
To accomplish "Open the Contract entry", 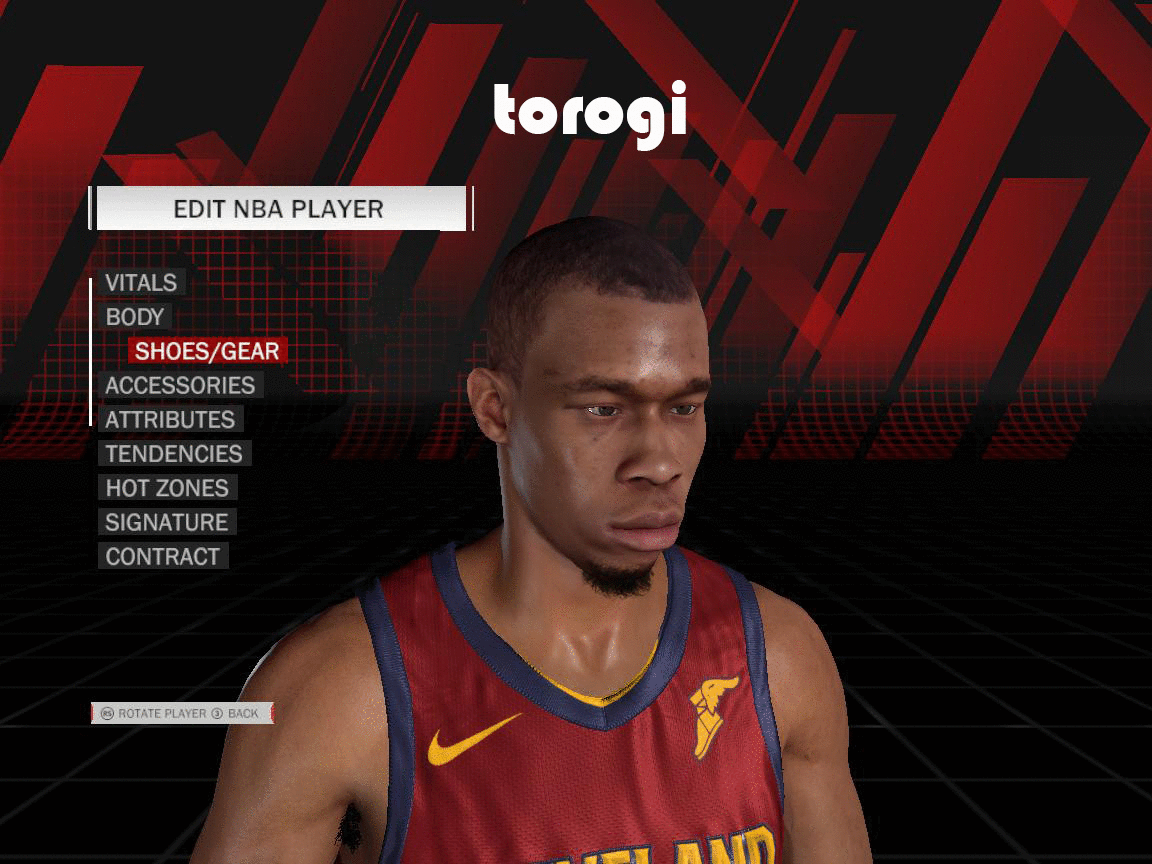I will [162, 557].
